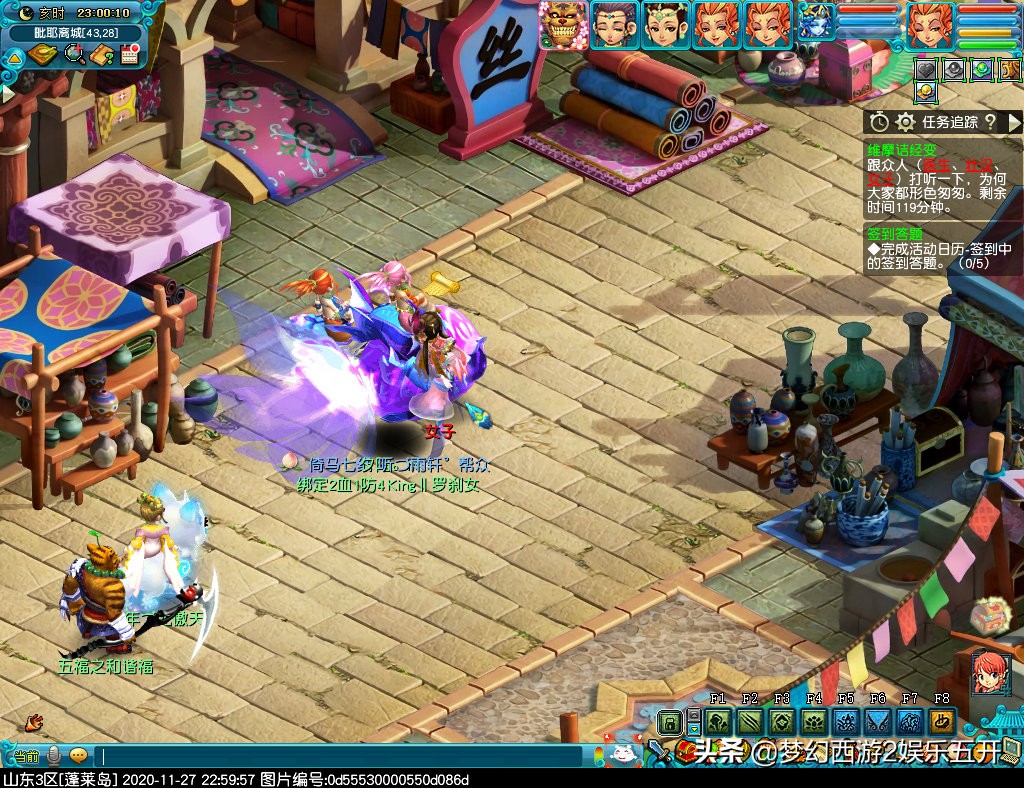Trigger the F8 golden skill icon
Screen dimensions: 1024x788
coord(941,722)
